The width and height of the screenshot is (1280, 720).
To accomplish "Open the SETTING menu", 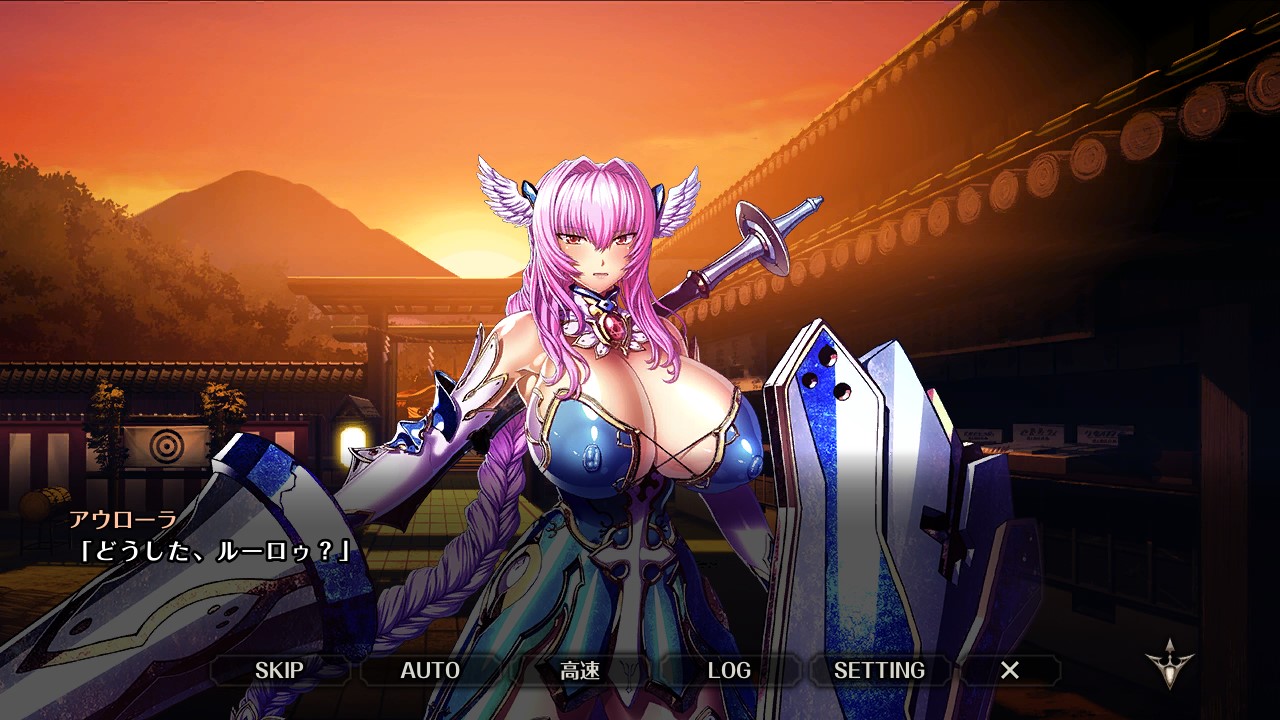I will [x=879, y=670].
